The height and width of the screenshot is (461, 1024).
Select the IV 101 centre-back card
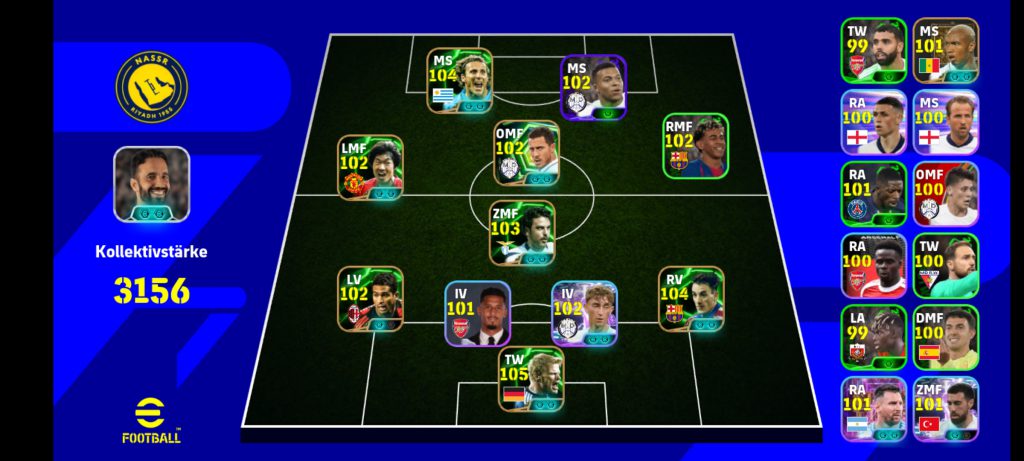[478, 313]
